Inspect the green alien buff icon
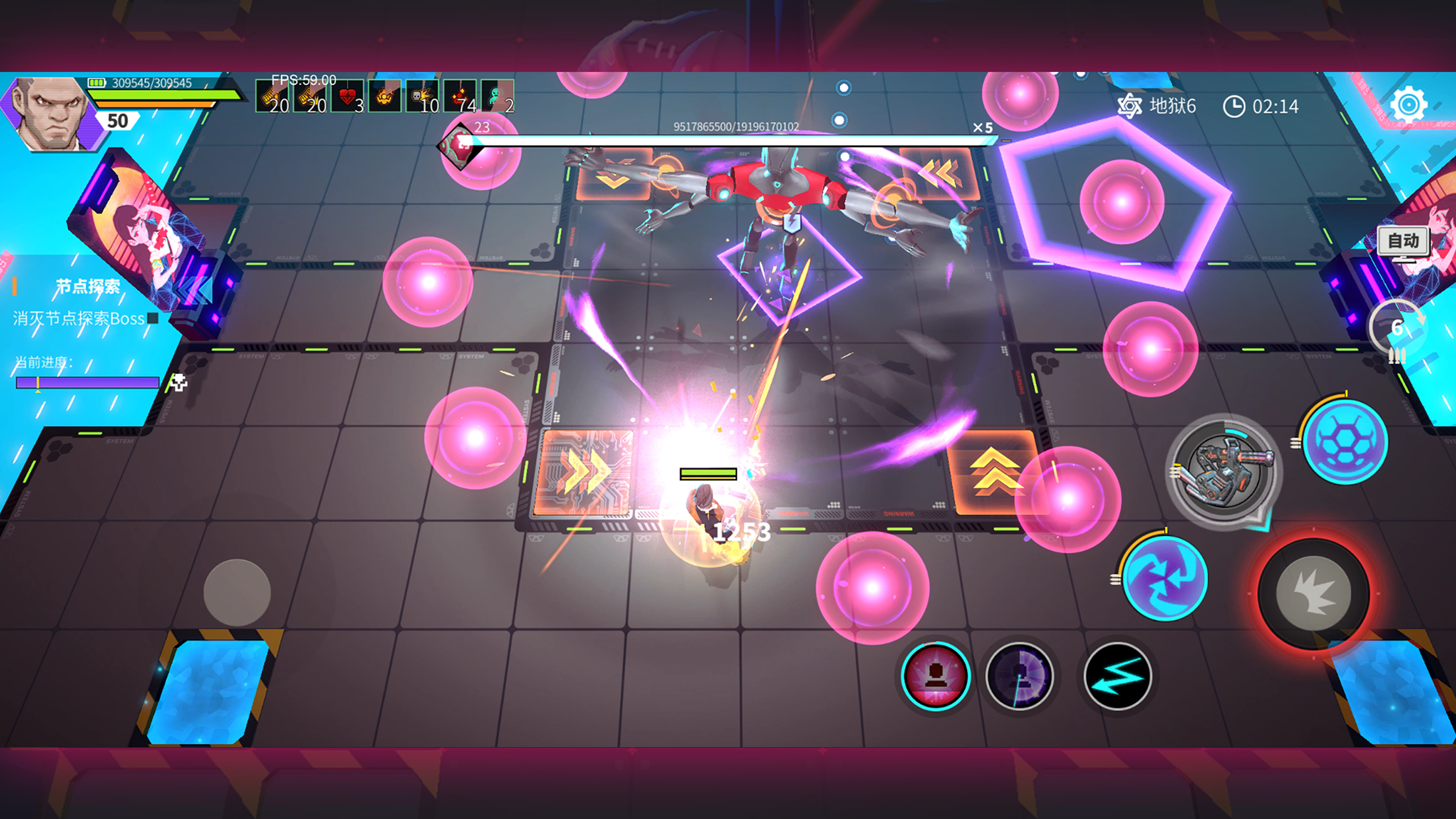Screen dimensions: 1456x819 (497, 97)
